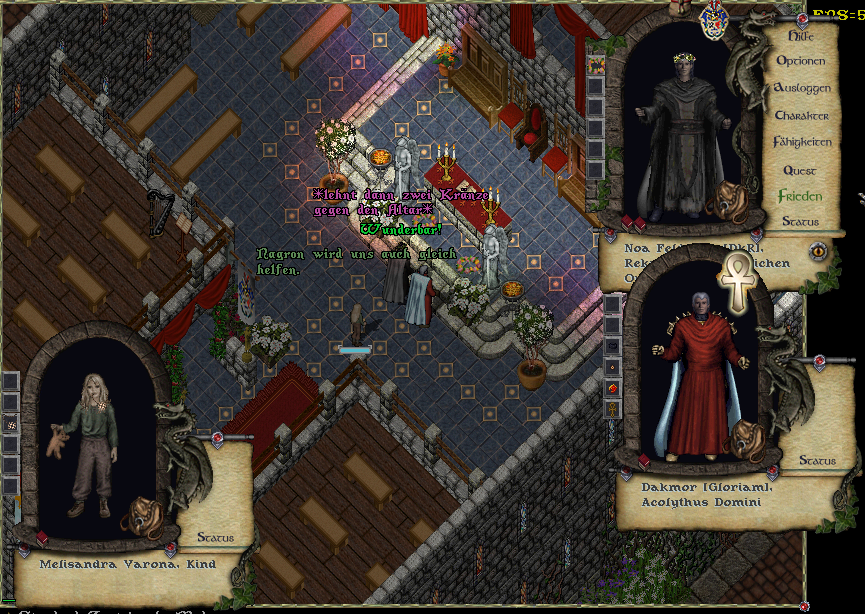Click Ausloggen to log out

pyautogui.click(x=802, y=88)
